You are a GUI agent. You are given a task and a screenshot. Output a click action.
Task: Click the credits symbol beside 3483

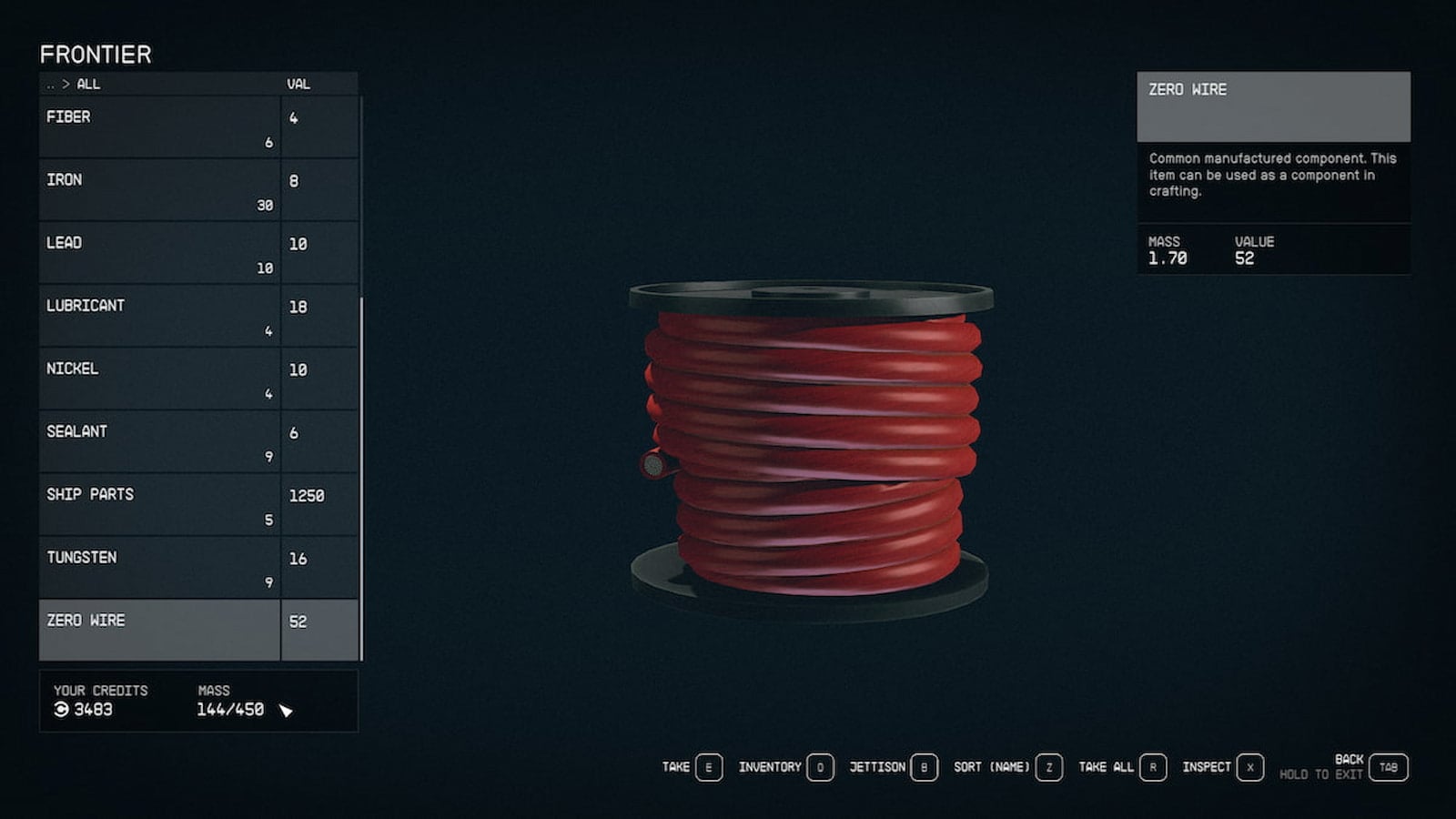pyautogui.click(x=60, y=710)
